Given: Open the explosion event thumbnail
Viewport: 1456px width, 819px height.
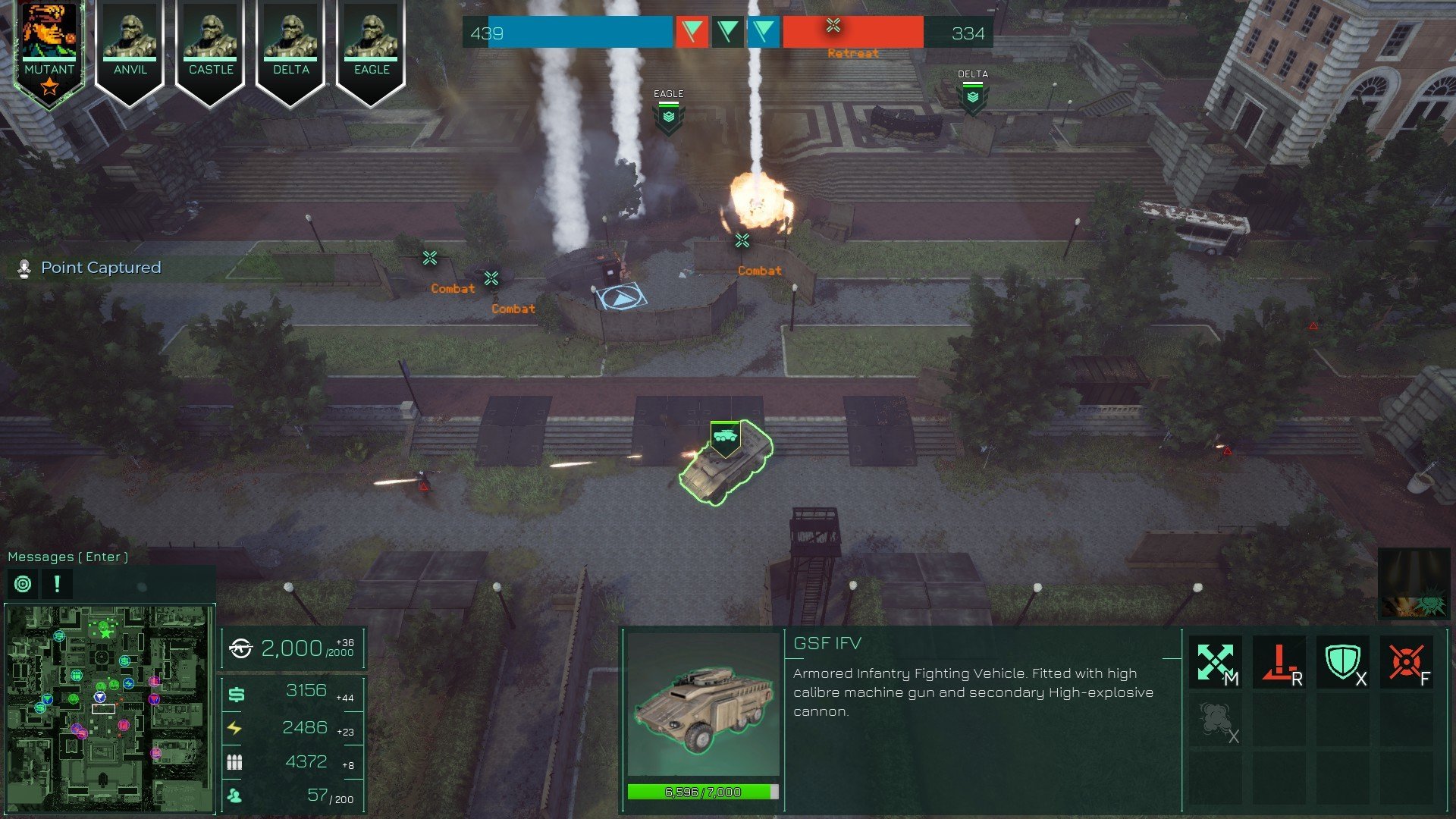Looking at the screenshot, I should 1414,582.
